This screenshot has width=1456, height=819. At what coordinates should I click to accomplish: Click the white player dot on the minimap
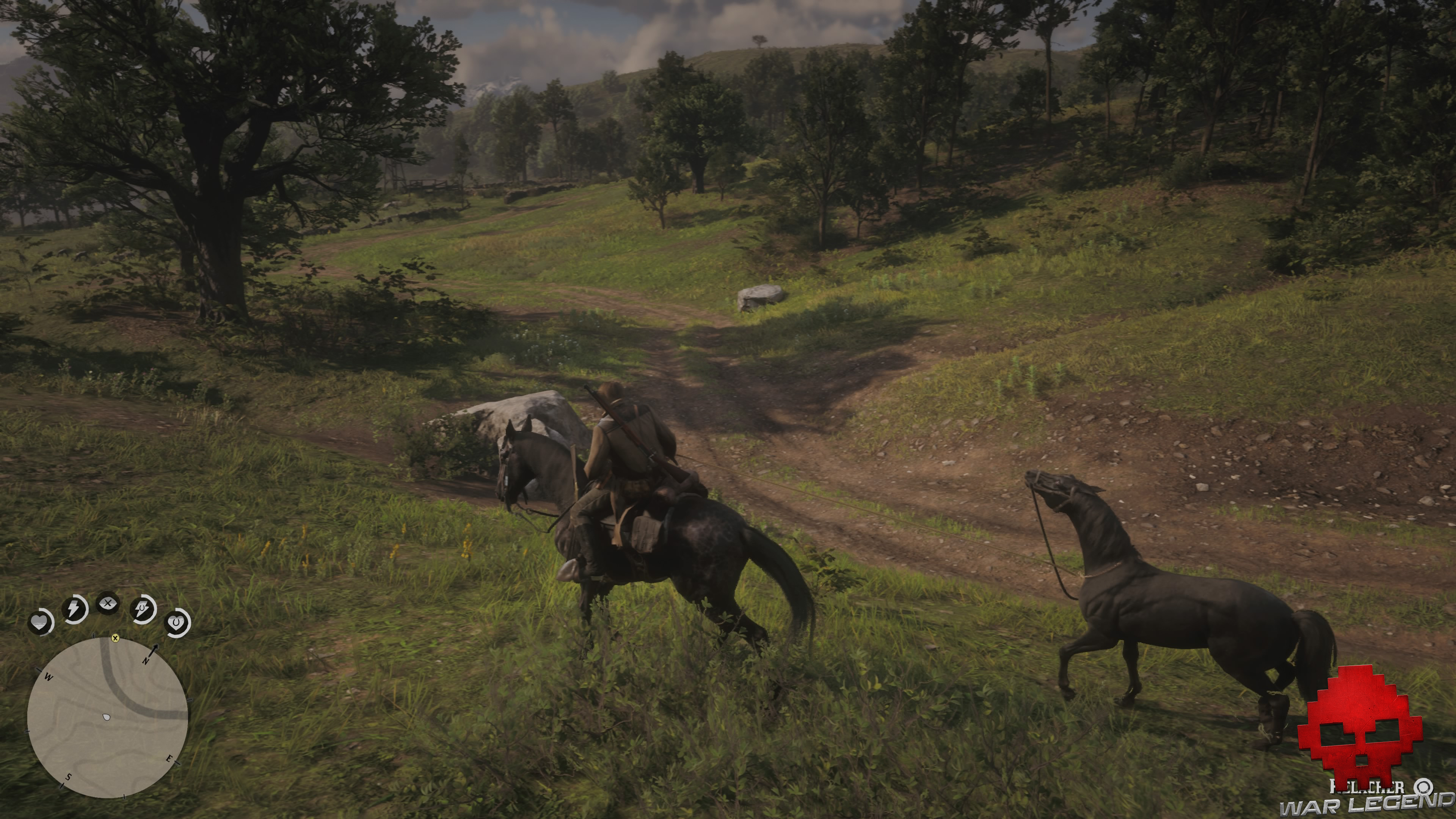click(x=106, y=717)
